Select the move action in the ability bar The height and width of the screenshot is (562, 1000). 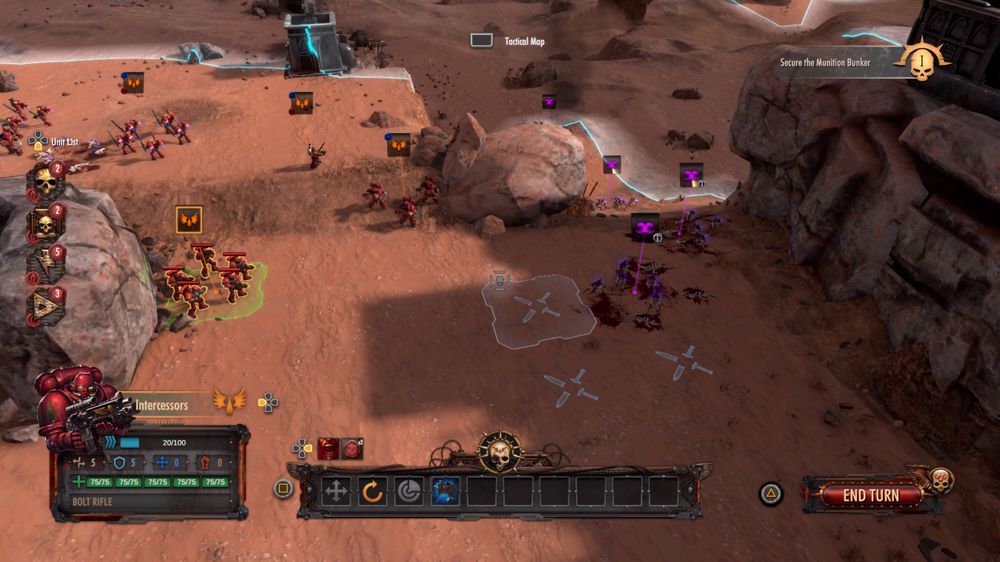[x=337, y=491]
